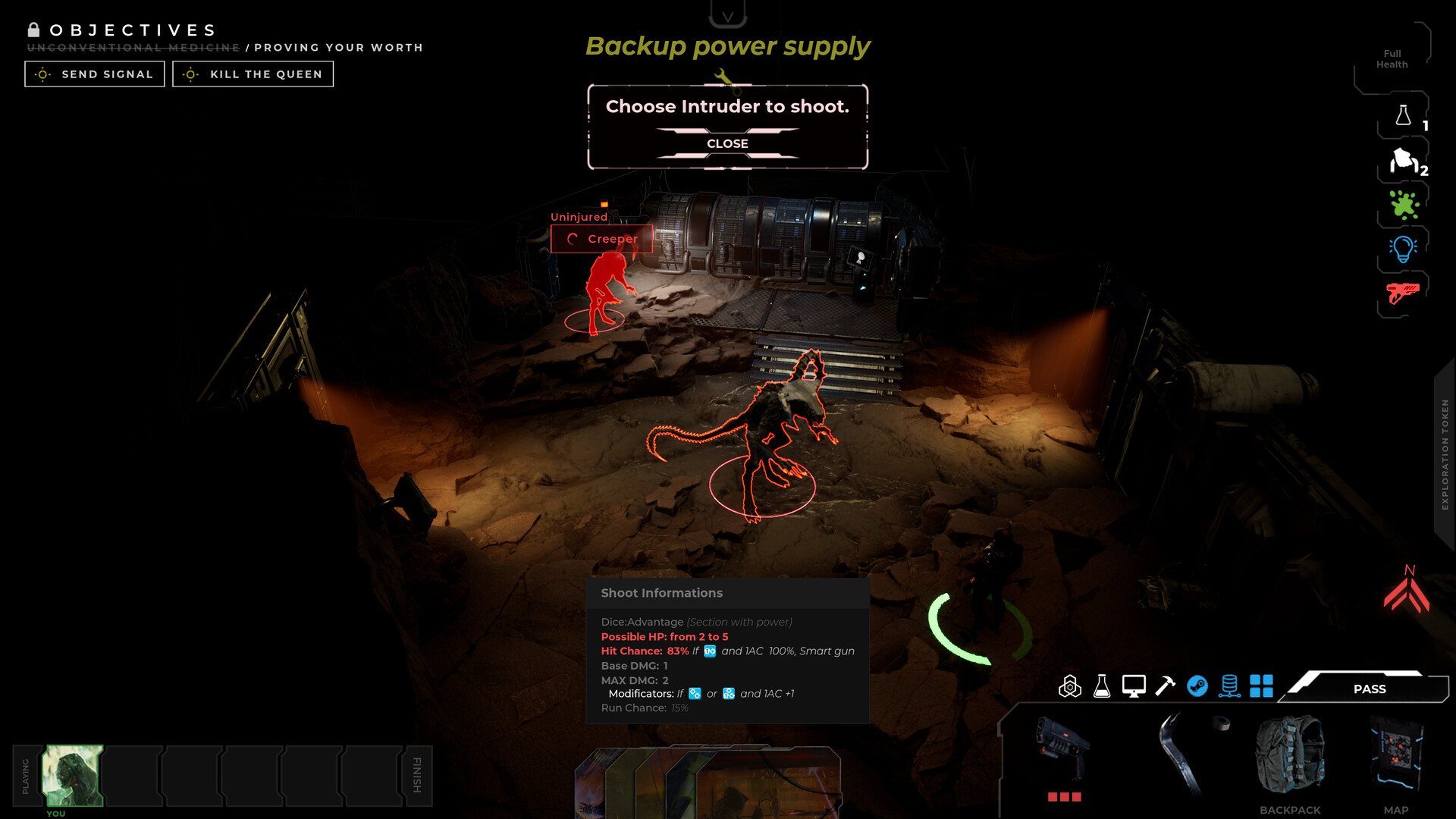Click the red ammo pips under the pistol
Viewport: 1456px width, 819px height.
(x=1065, y=797)
